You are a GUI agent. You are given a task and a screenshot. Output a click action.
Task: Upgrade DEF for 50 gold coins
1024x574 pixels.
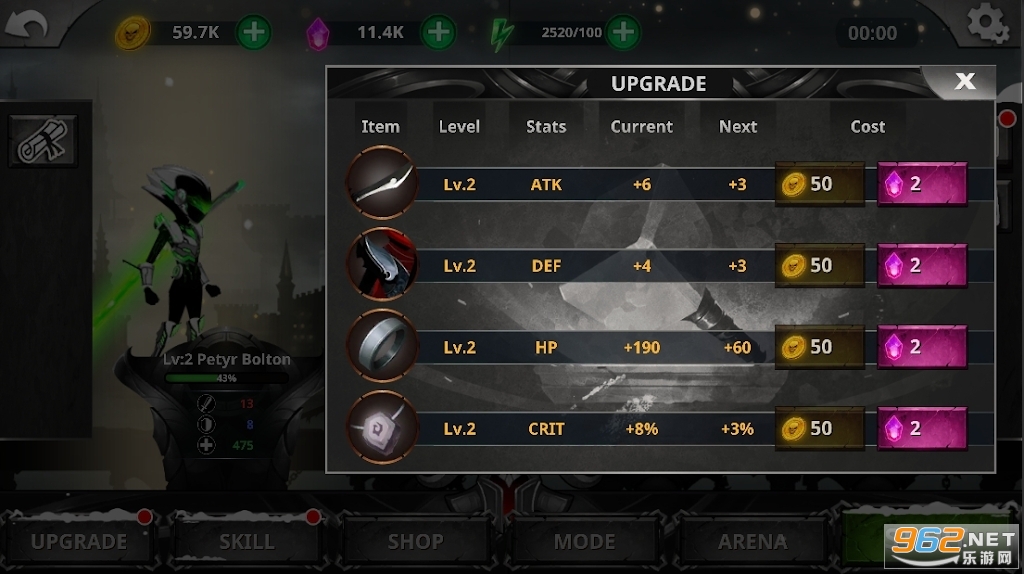[820, 266]
